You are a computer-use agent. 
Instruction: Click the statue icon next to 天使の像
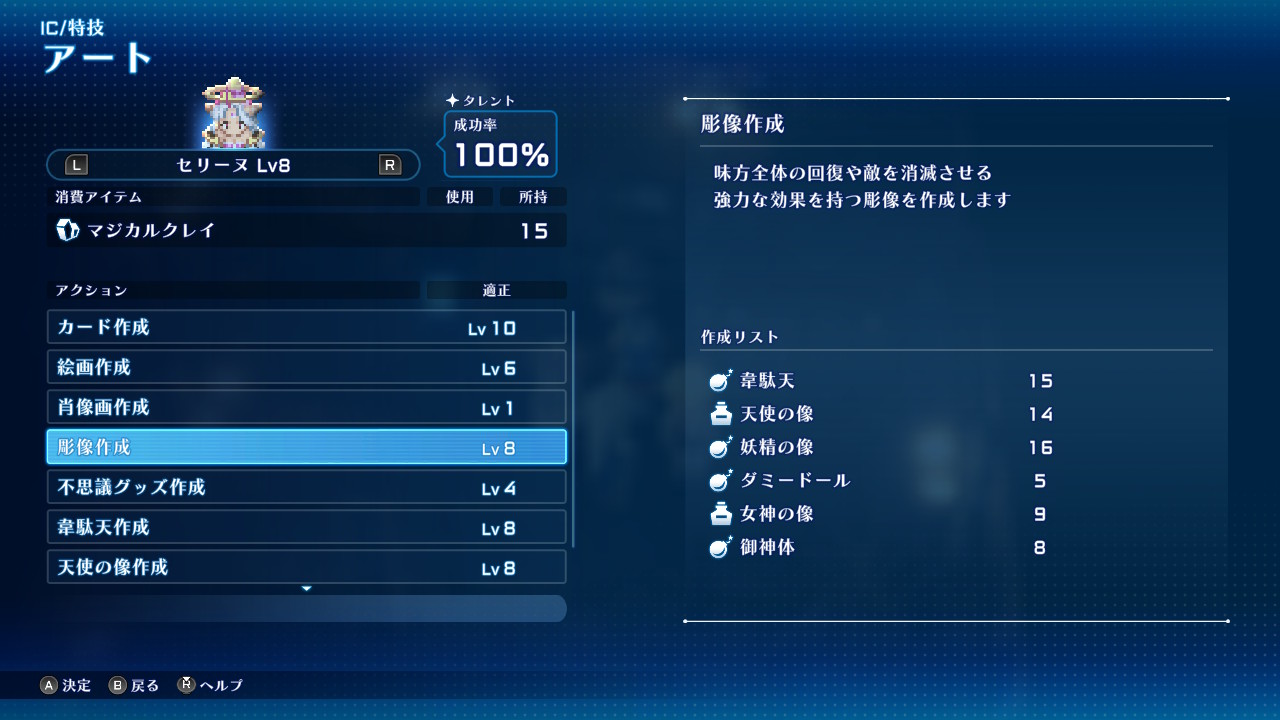point(717,415)
